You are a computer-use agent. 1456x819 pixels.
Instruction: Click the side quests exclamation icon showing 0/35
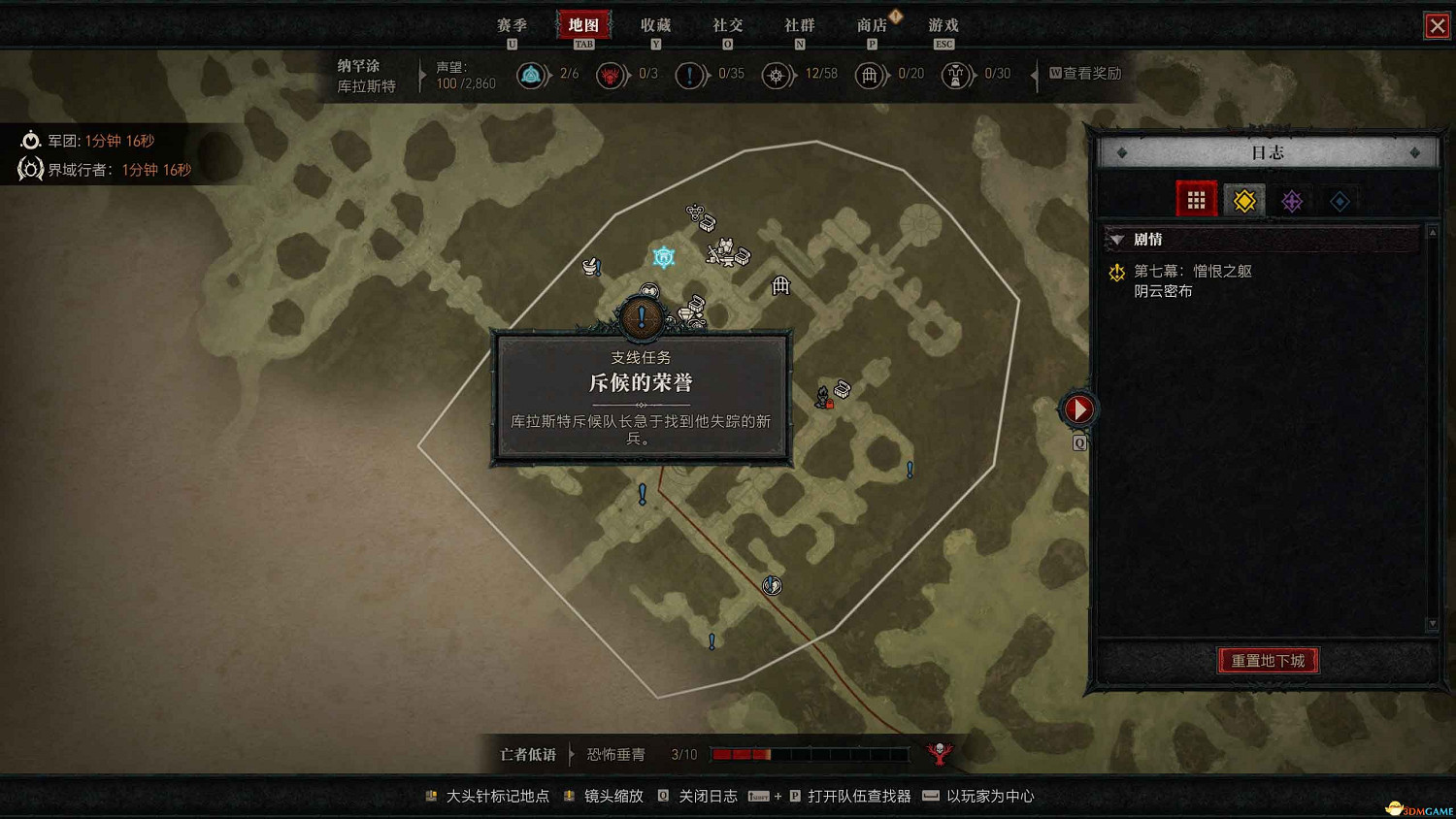691,75
